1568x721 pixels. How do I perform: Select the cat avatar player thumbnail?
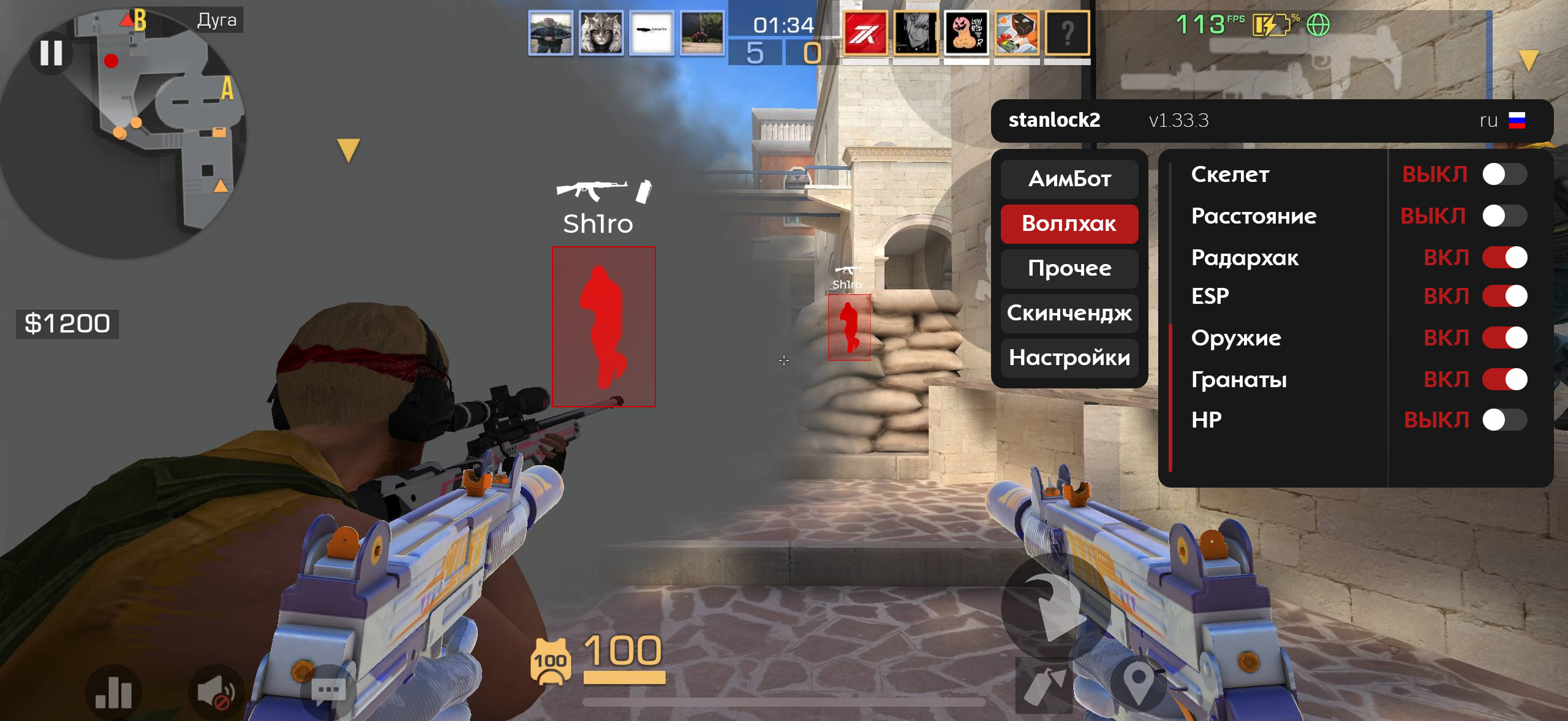[601, 33]
